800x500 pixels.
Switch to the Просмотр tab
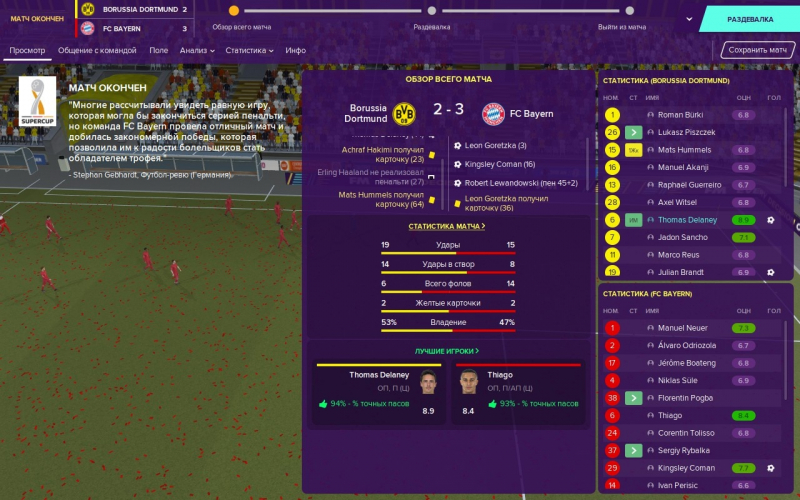click(x=27, y=50)
